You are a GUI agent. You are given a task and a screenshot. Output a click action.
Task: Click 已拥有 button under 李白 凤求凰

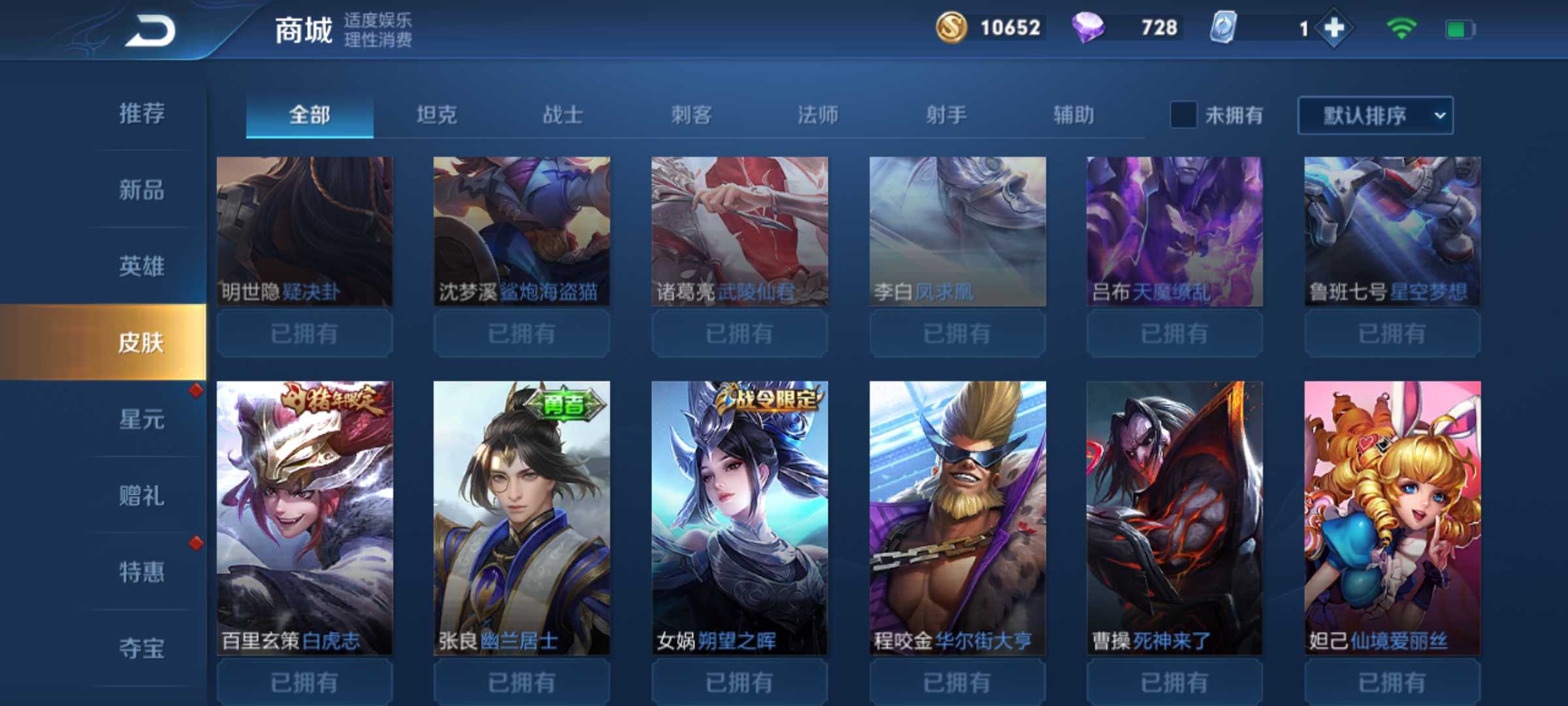956,333
